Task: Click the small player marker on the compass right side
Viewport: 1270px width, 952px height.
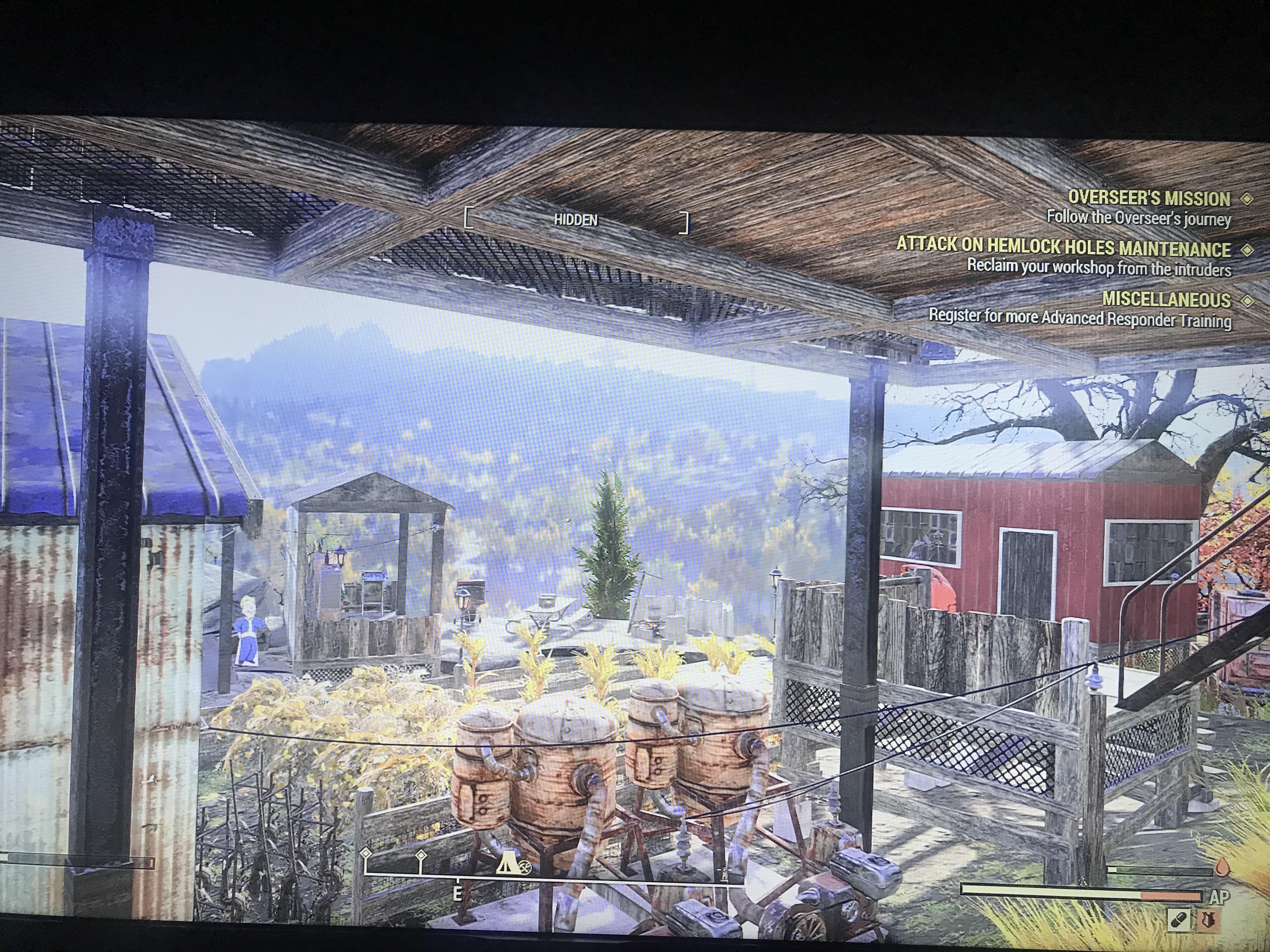Action: coord(725,873)
